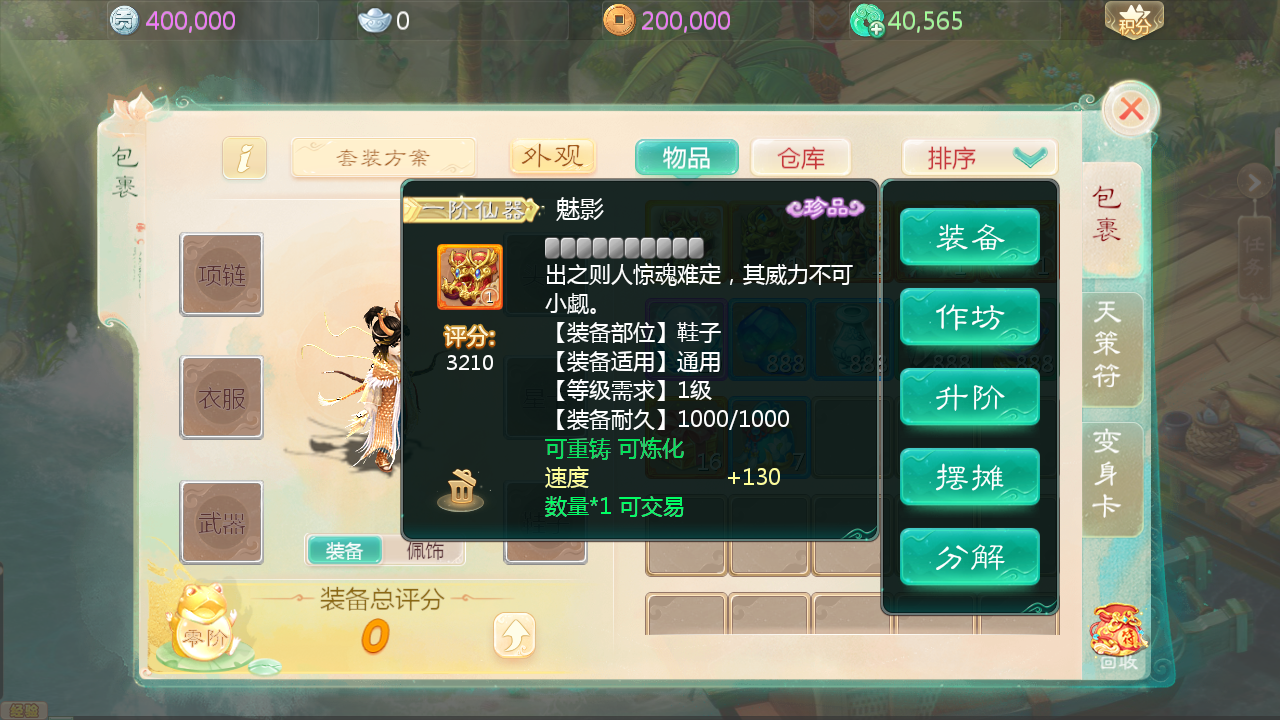1280x720 pixels.
Task: Open the 积分 points panel icon top right
Action: tap(1135, 19)
